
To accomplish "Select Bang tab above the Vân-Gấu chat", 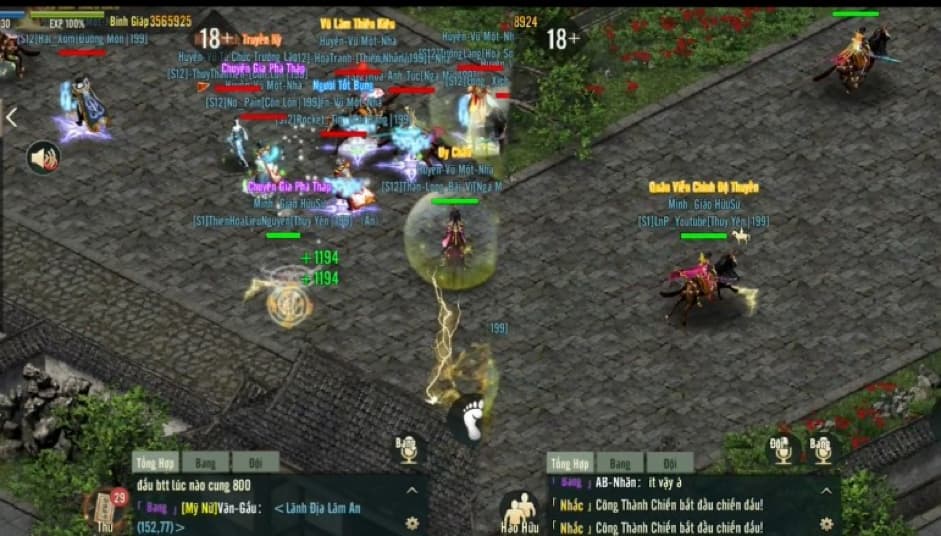I will (205, 463).
